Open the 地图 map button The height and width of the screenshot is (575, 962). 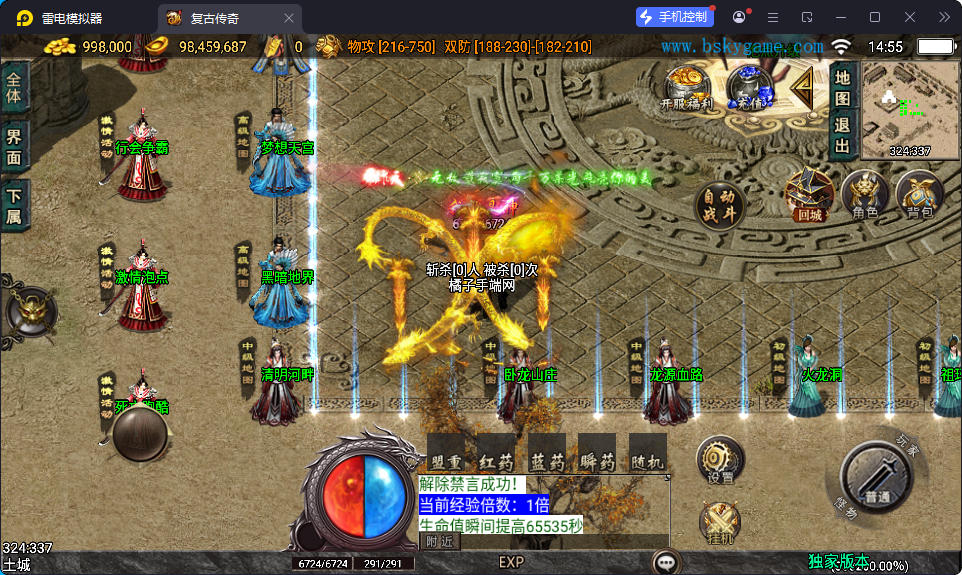pos(842,87)
